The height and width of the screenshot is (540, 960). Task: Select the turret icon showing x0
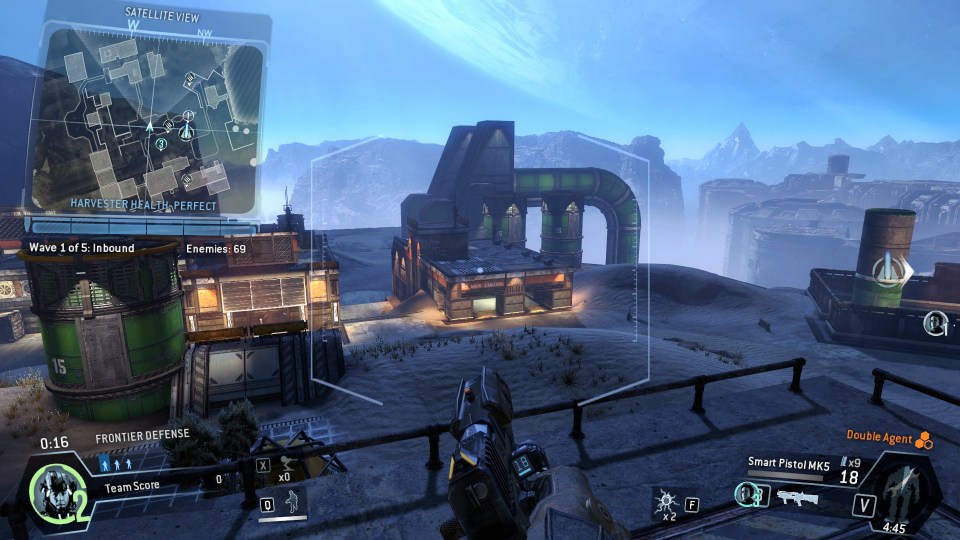click(289, 464)
